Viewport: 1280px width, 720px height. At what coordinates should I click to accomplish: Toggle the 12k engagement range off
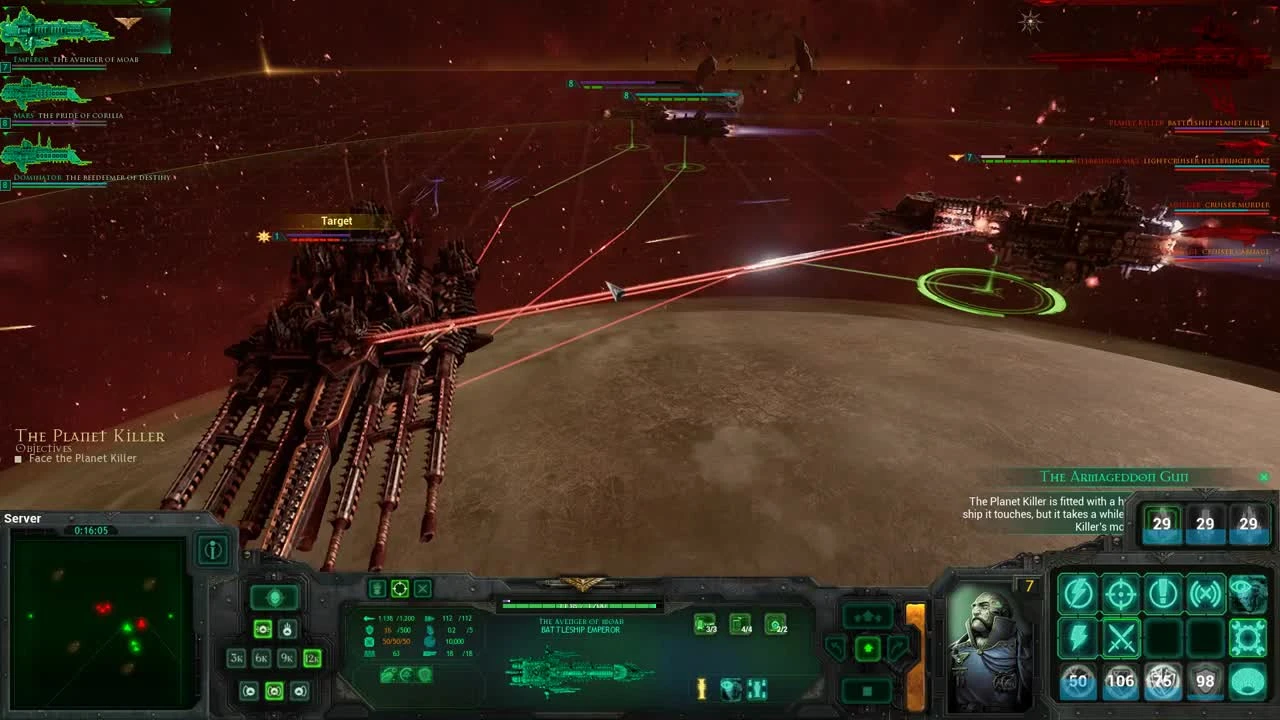pyautogui.click(x=312, y=658)
